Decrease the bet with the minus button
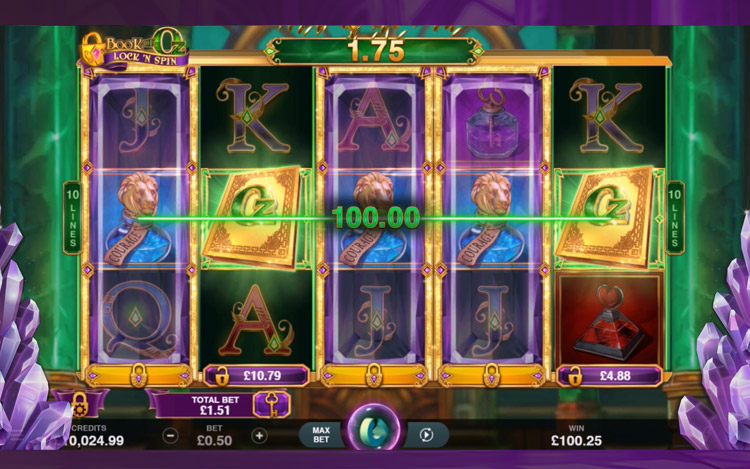The height and width of the screenshot is (469, 750). click(171, 436)
